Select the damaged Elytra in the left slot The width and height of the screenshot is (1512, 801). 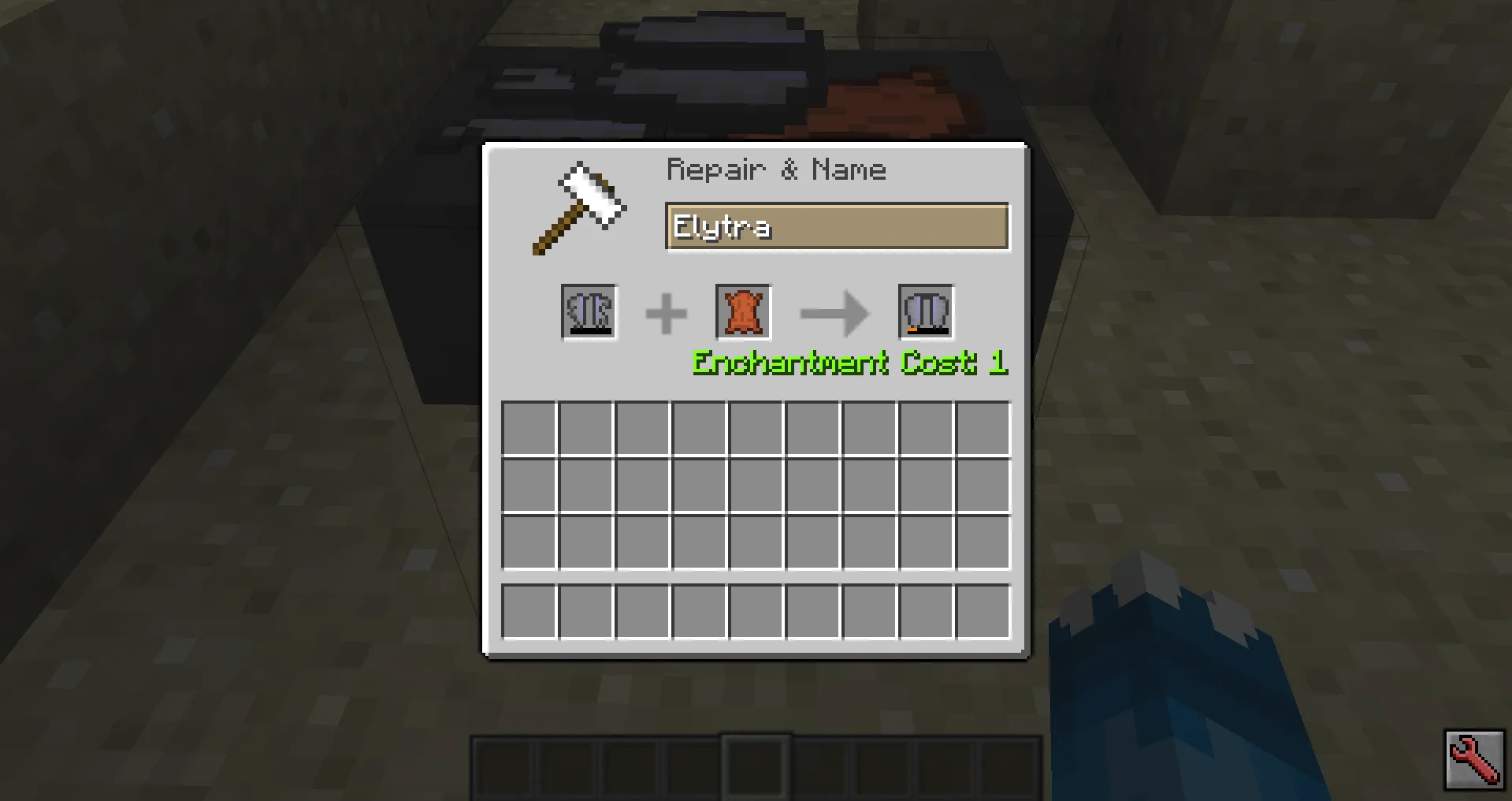click(x=589, y=311)
